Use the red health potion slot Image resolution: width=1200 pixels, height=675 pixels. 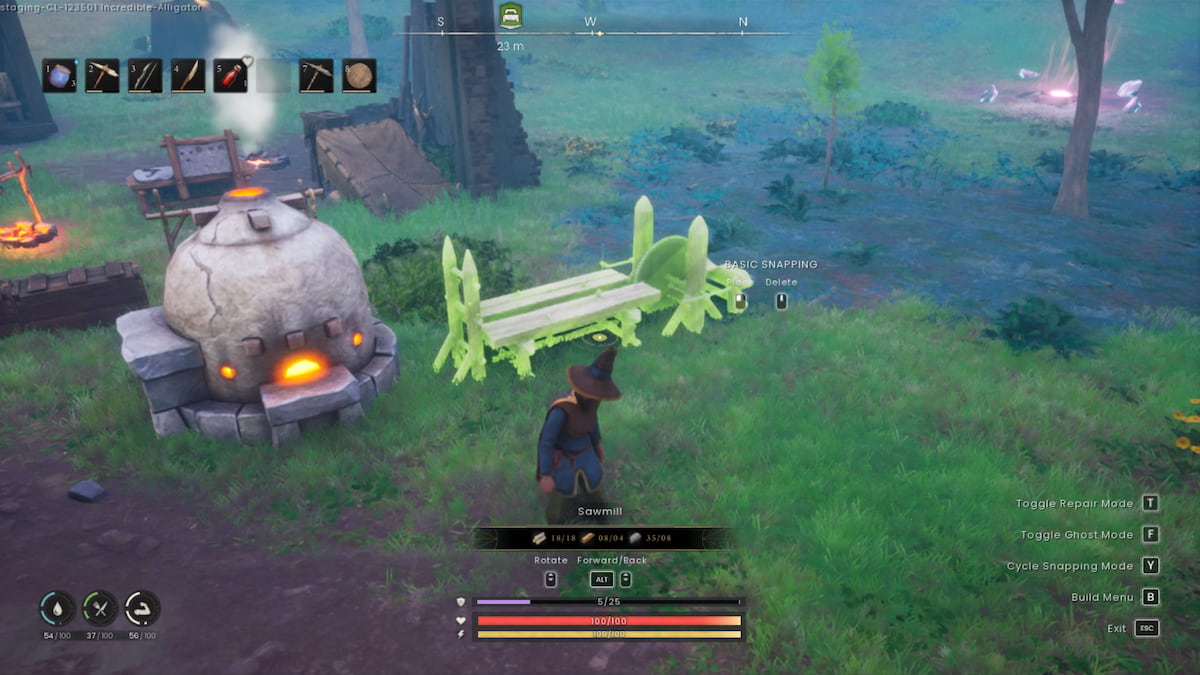pyautogui.click(x=230, y=76)
